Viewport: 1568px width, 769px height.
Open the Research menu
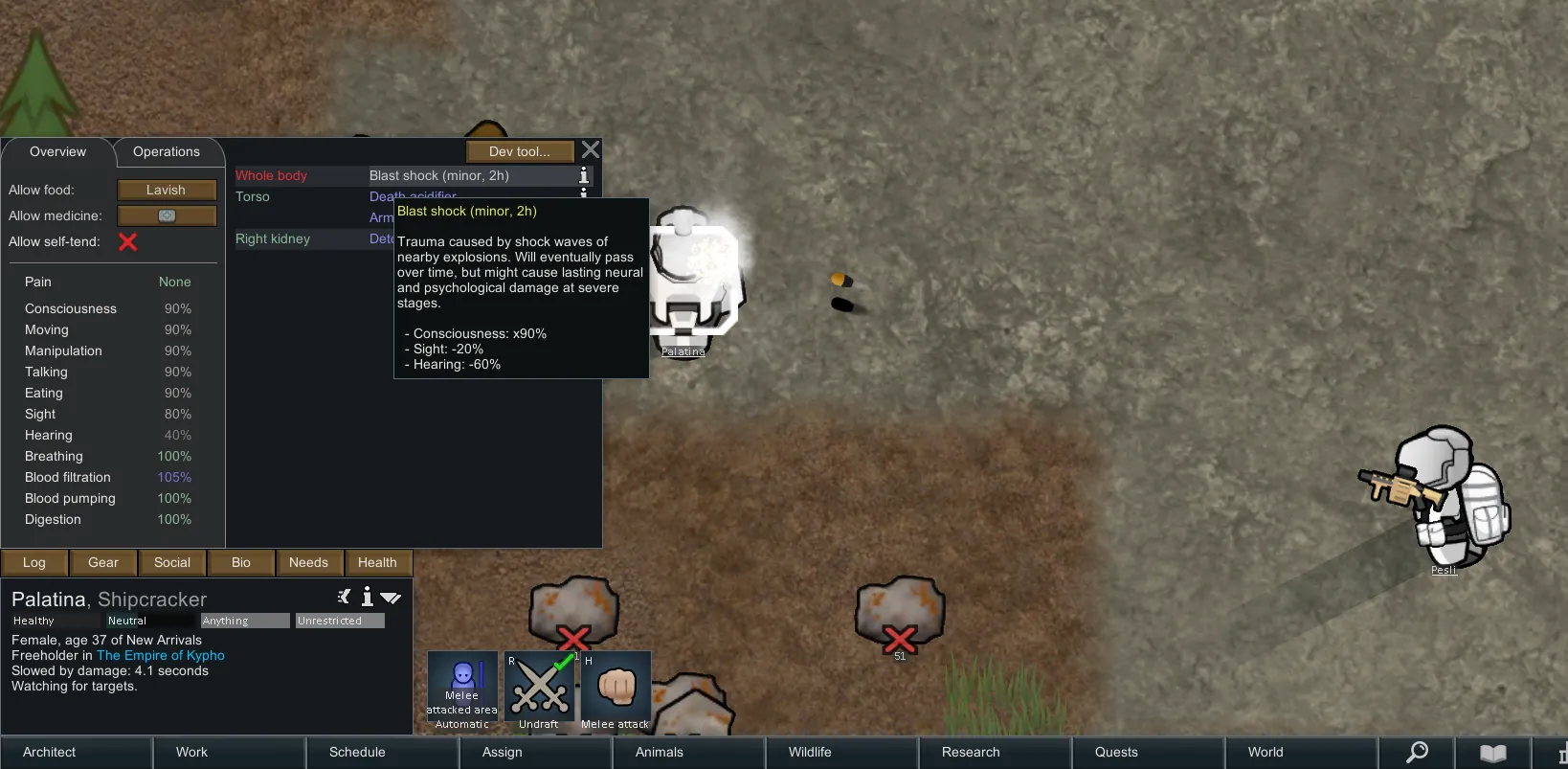tap(971, 753)
